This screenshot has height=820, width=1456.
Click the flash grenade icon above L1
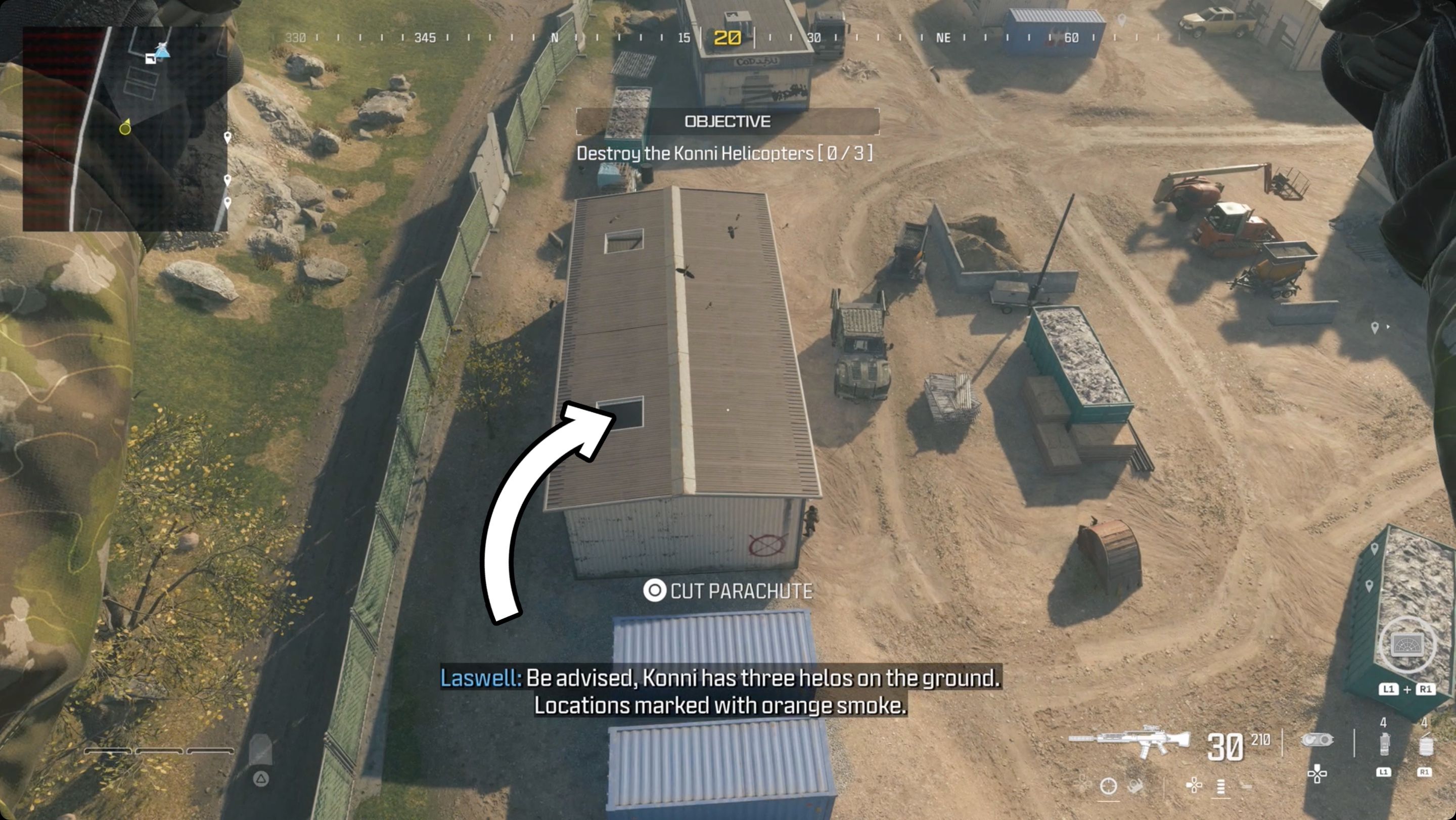(x=1385, y=743)
